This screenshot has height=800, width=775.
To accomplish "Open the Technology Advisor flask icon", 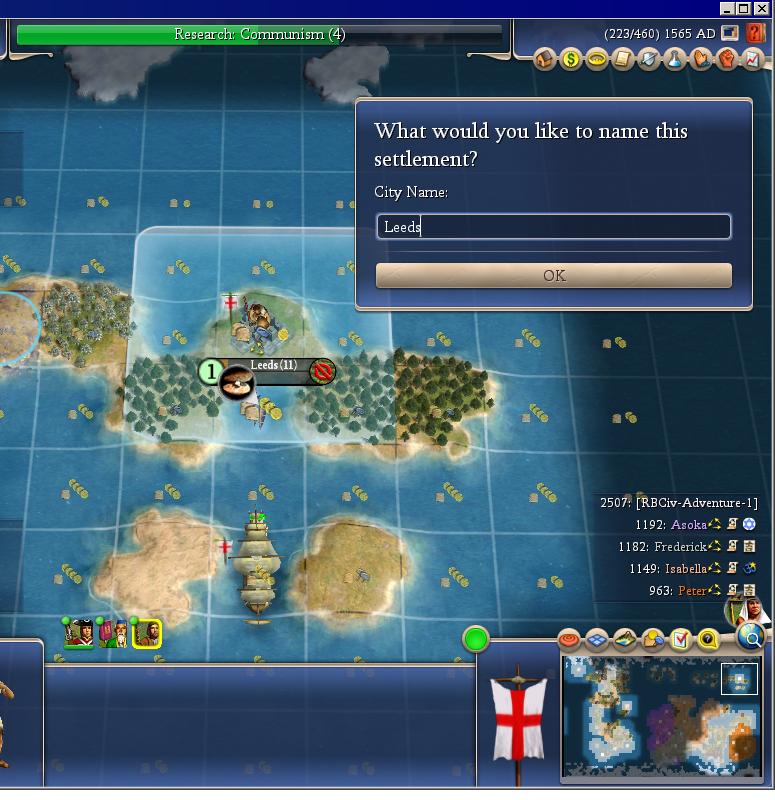I will click(x=675, y=60).
